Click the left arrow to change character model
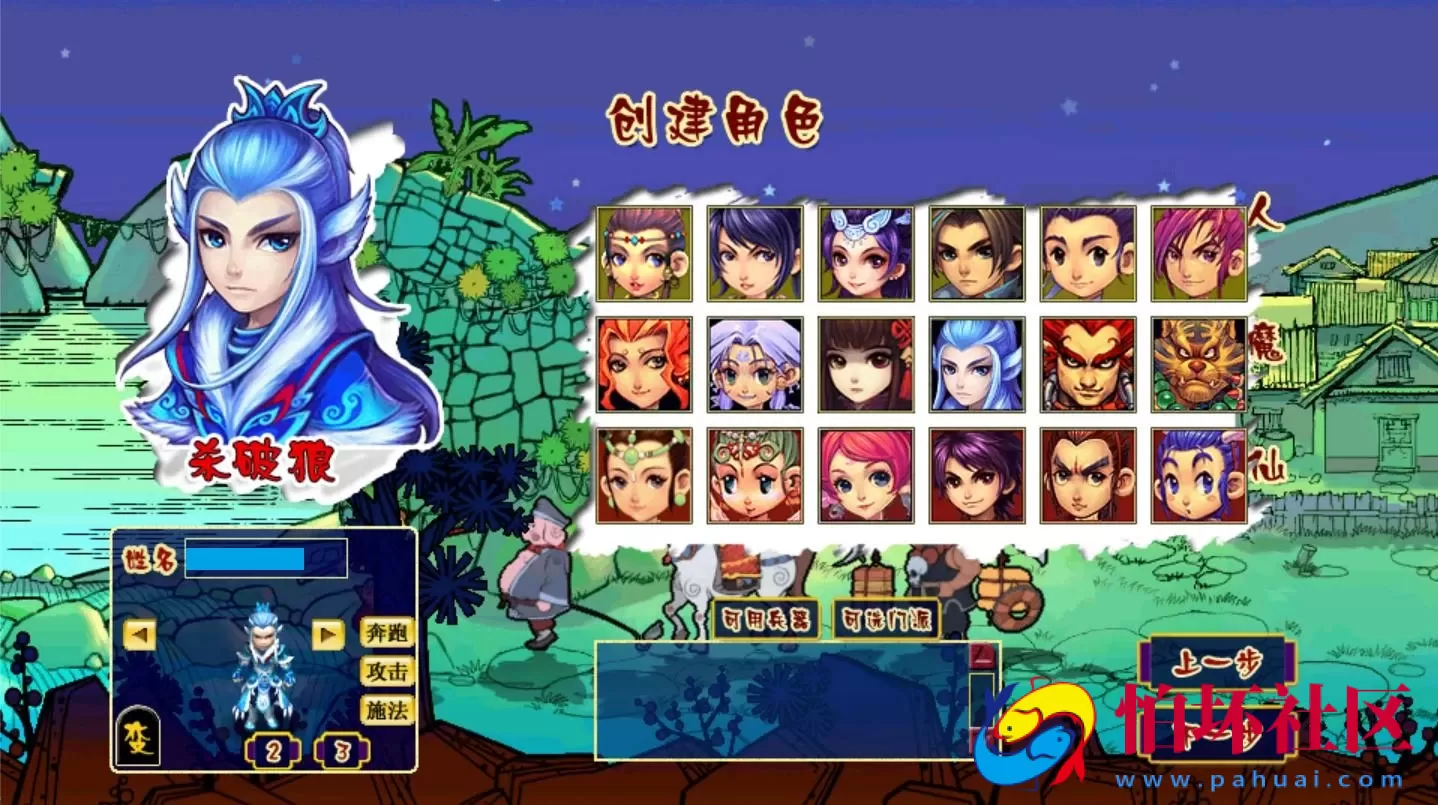 (140, 635)
